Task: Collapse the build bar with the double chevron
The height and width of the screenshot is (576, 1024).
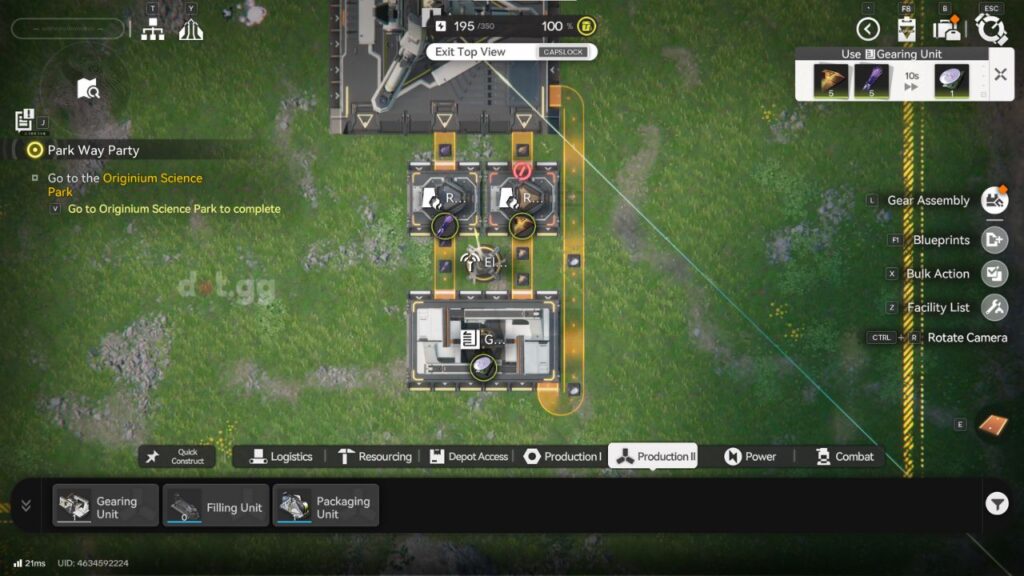Action: 26,506
